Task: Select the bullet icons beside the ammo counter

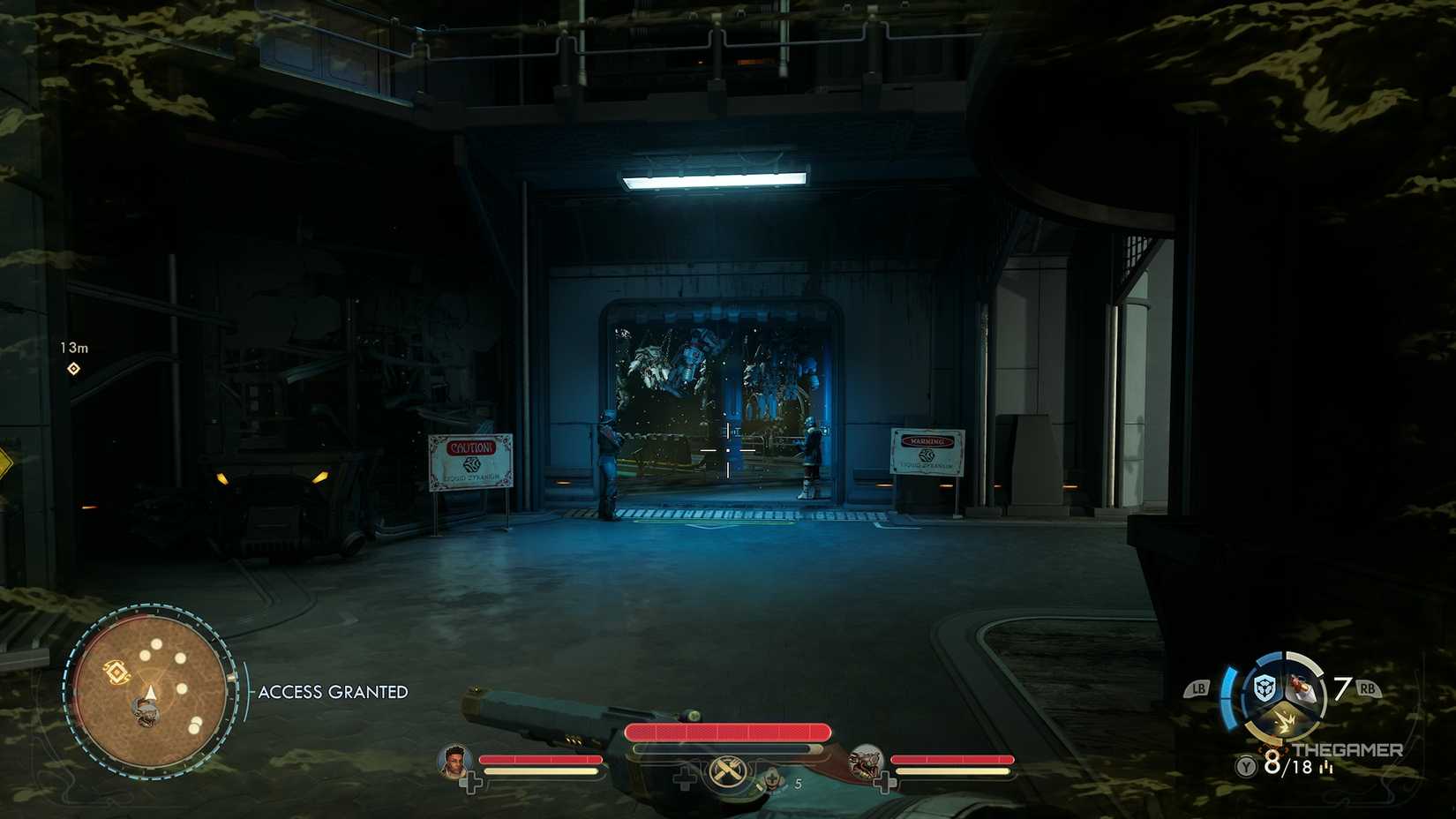Action: tap(1326, 768)
